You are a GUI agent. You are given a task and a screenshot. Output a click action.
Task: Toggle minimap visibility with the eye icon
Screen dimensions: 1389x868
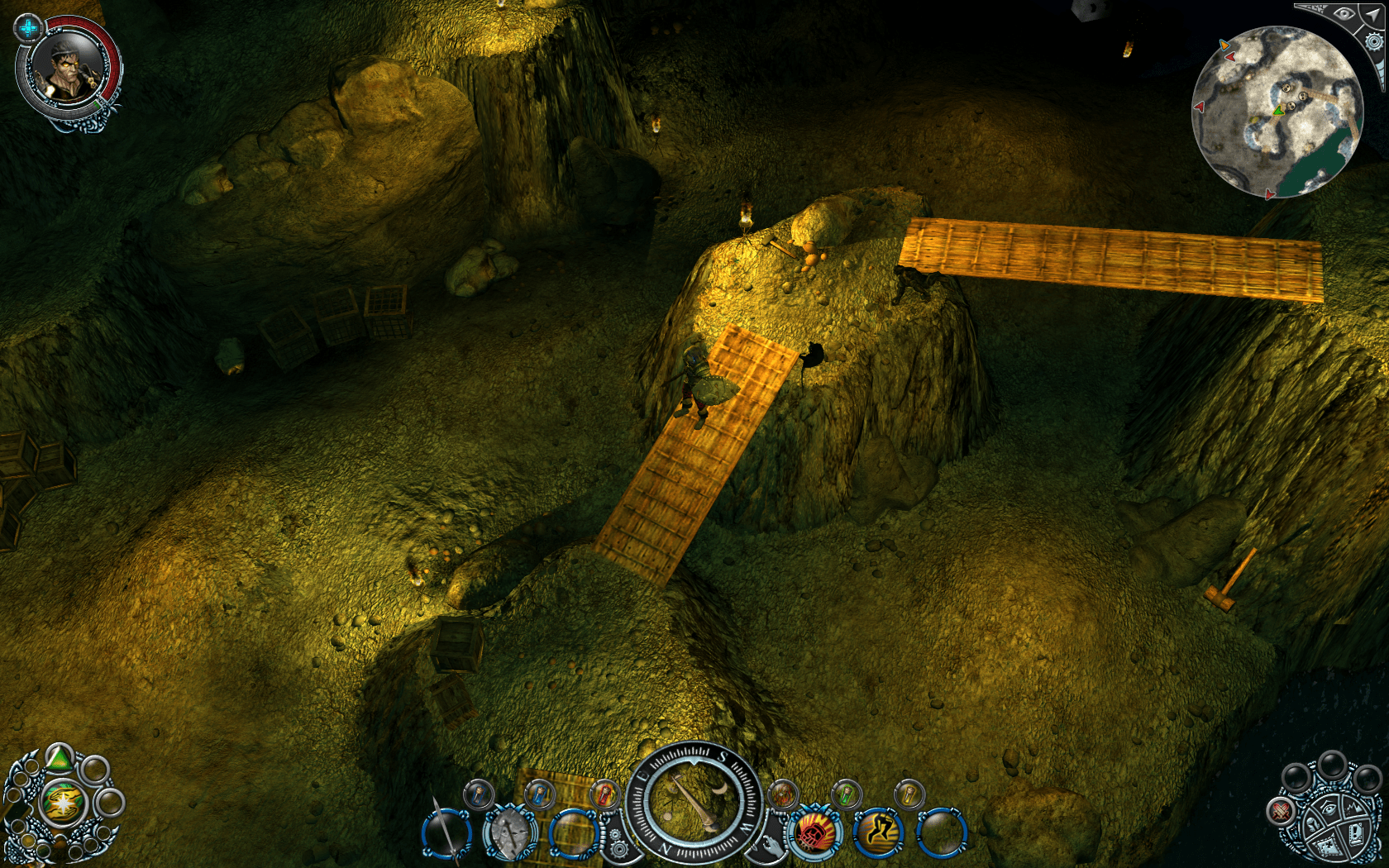tap(1344, 13)
